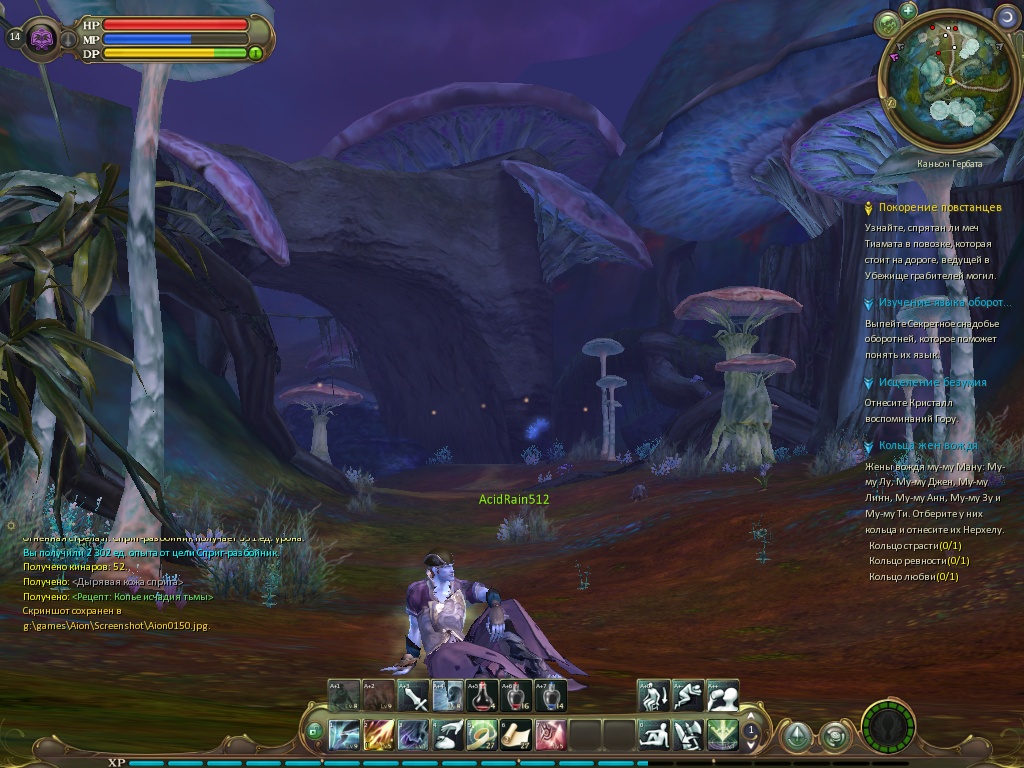Screen dimensions: 1024x768
Task: Open the quest 'Исцеление безумия'
Action: (x=932, y=383)
